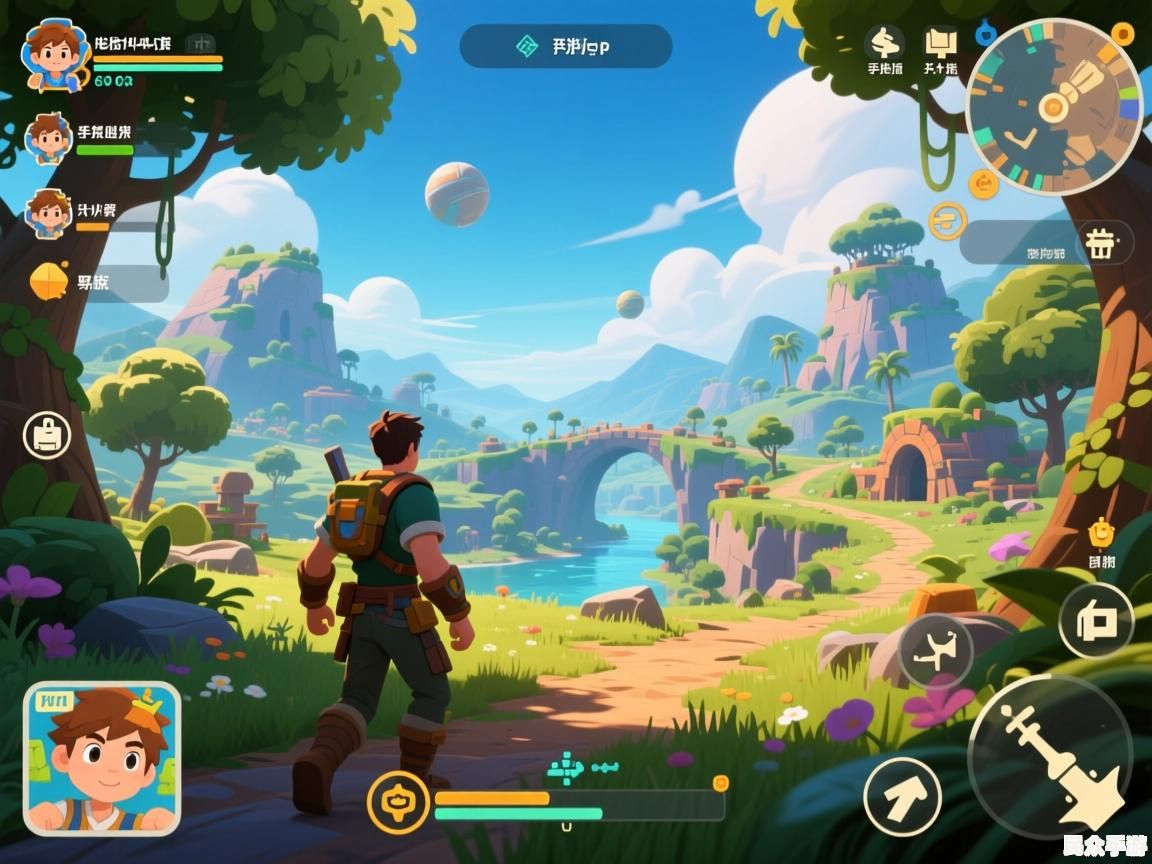Image resolution: width=1152 pixels, height=864 pixels.
Task: Tap the round blocky glyph skill button
Action: click(x=1096, y=621)
